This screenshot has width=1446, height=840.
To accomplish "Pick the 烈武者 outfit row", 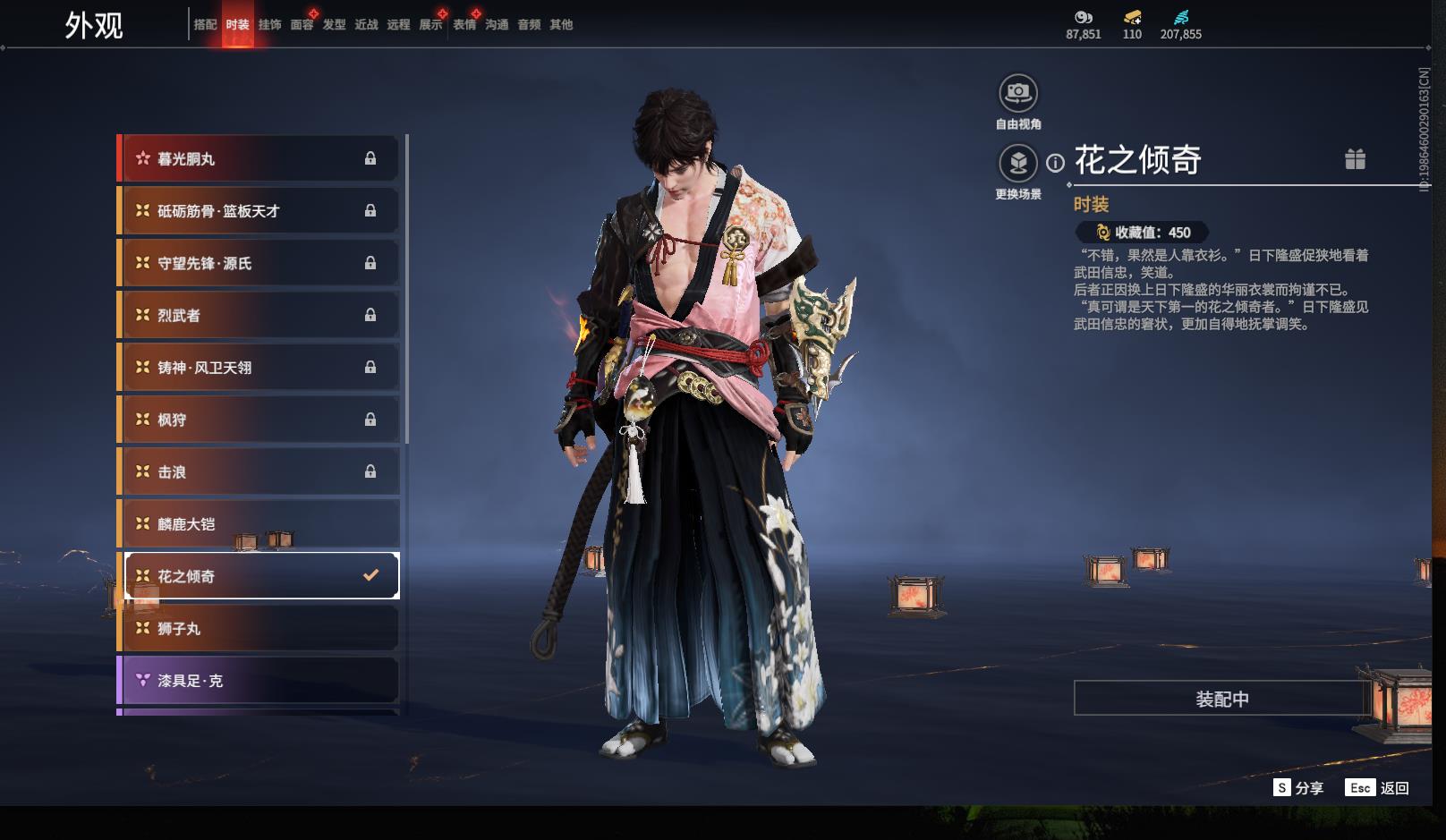I will (x=259, y=316).
